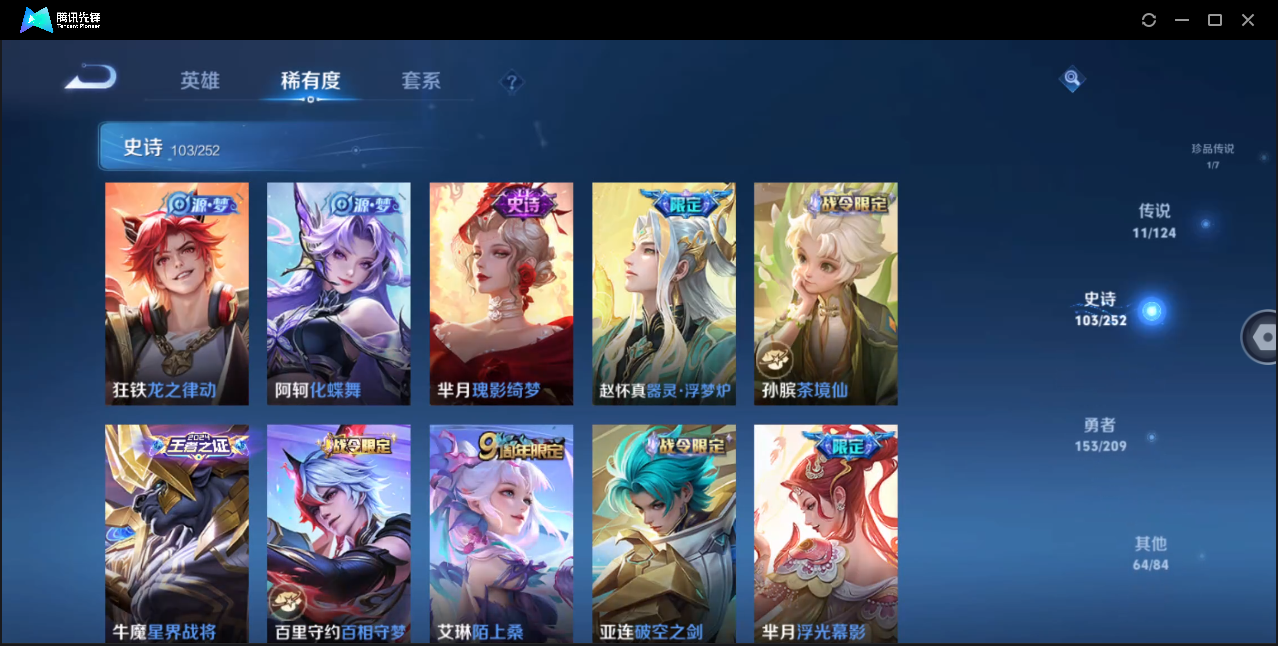Switch to the 英雄 tab

coord(200,81)
